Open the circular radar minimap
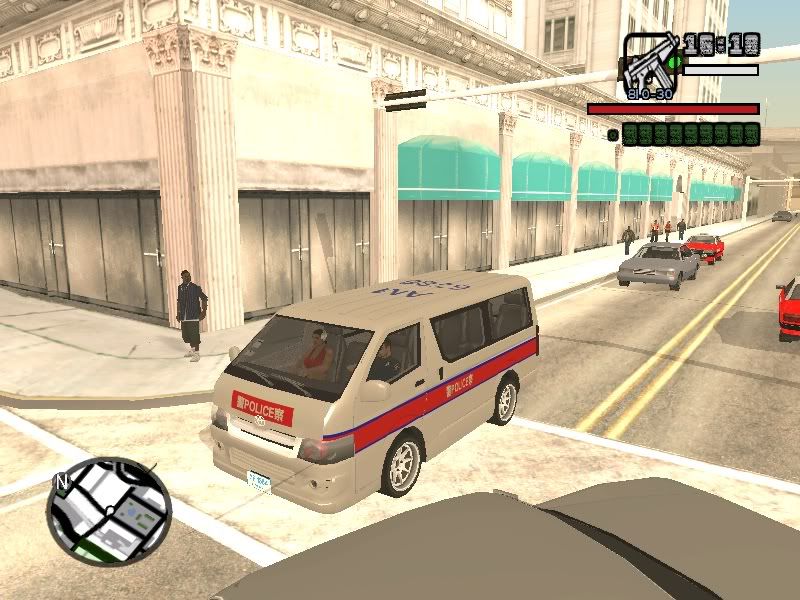The height and width of the screenshot is (600, 800). (x=108, y=508)
